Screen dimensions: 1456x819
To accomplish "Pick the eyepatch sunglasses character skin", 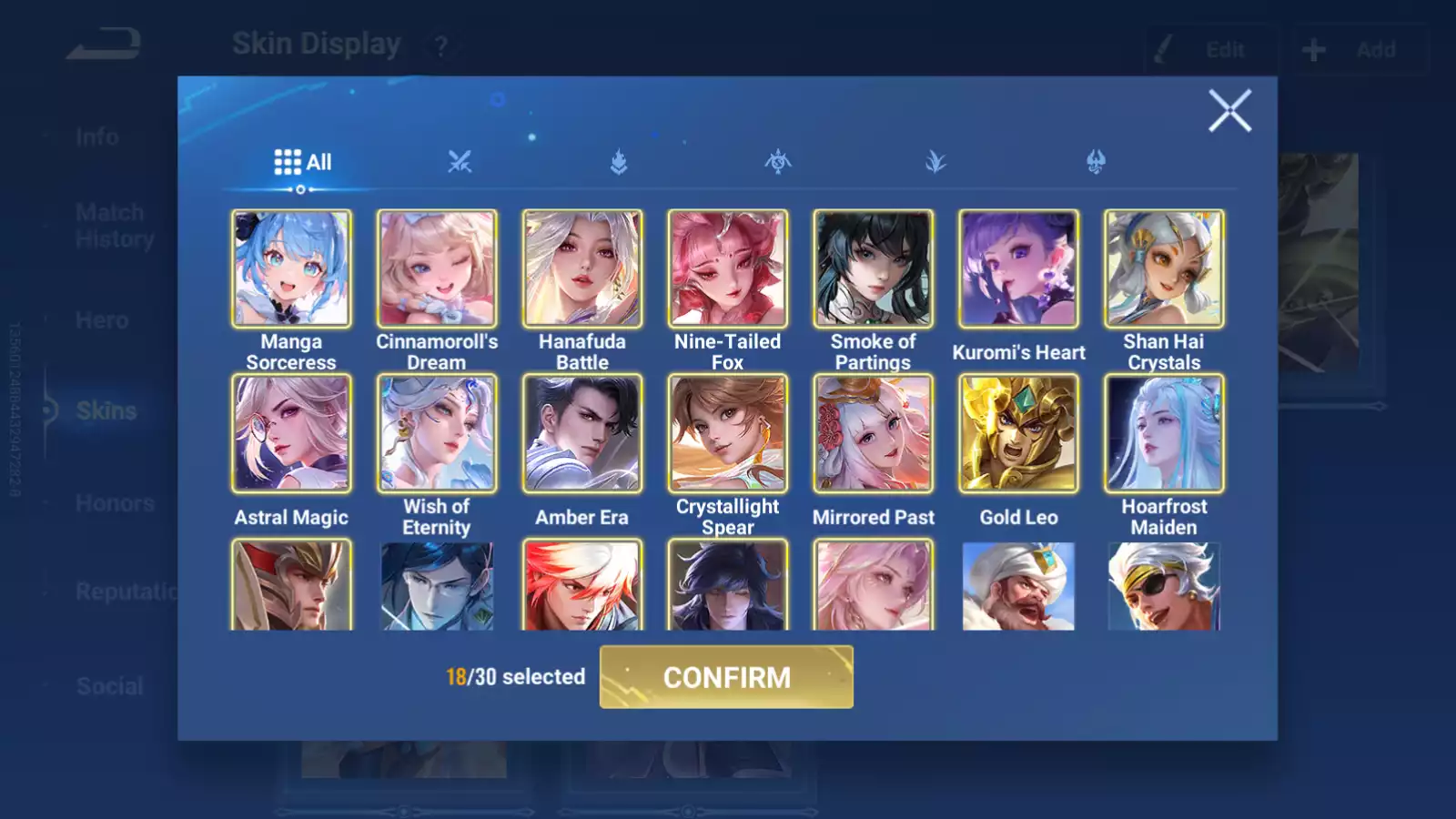I will (1164, 586).
